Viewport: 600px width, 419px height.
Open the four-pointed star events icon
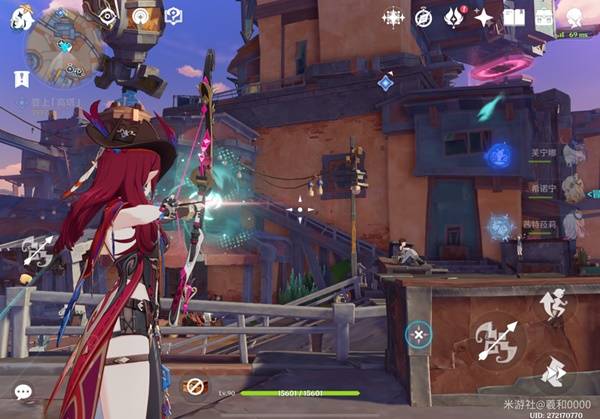click(393, 17)
